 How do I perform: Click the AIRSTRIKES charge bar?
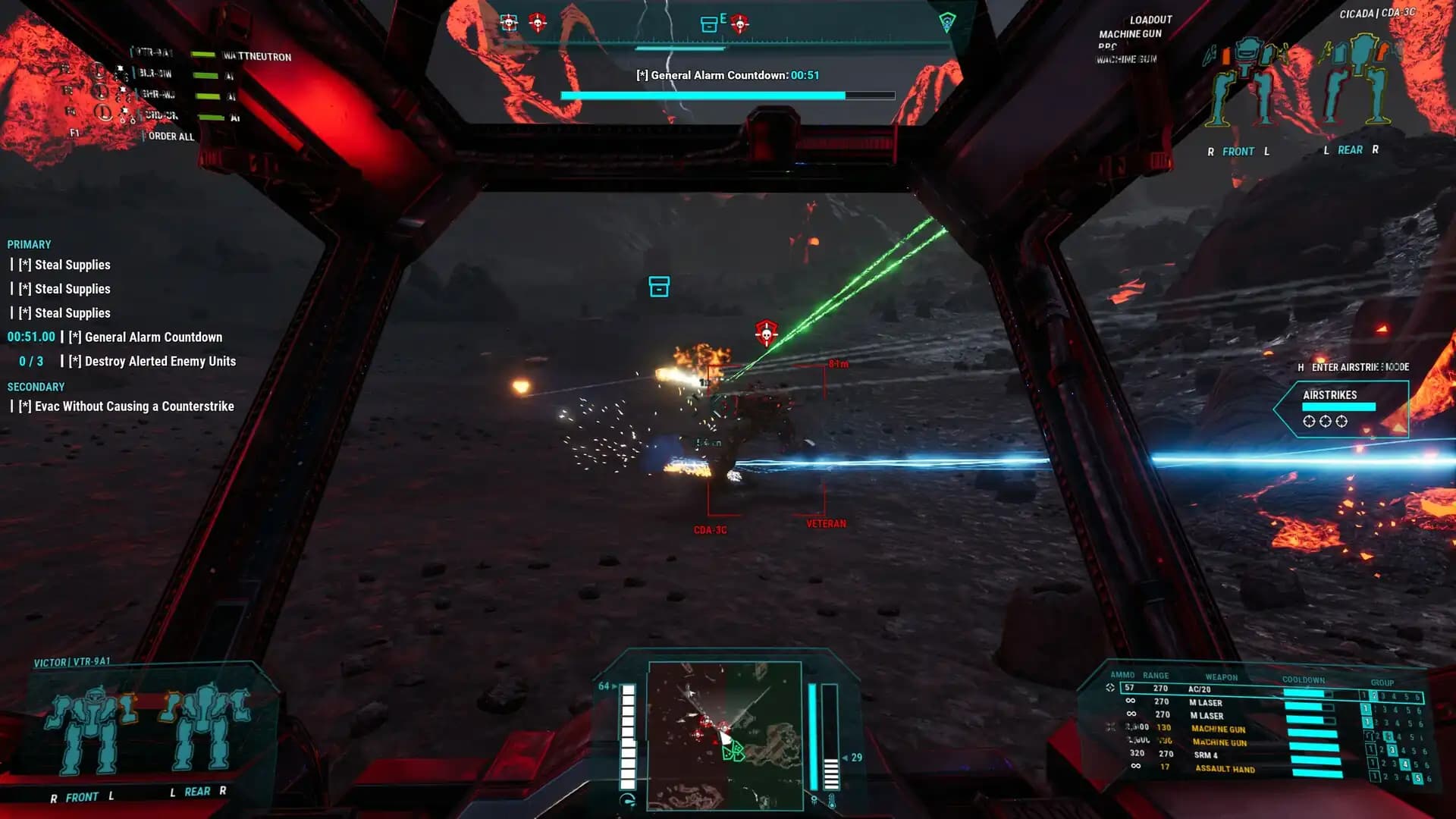click(x=1339, y=406)
